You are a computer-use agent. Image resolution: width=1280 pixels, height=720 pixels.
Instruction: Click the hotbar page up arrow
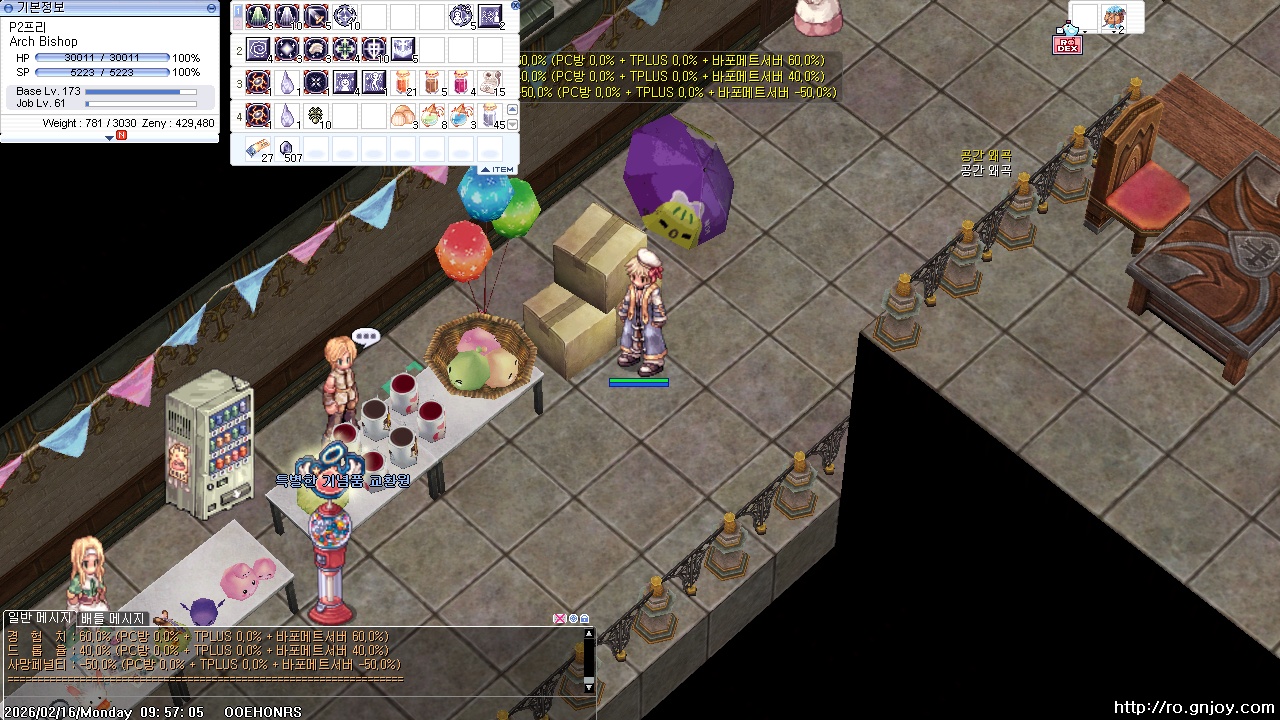[513, 109]
